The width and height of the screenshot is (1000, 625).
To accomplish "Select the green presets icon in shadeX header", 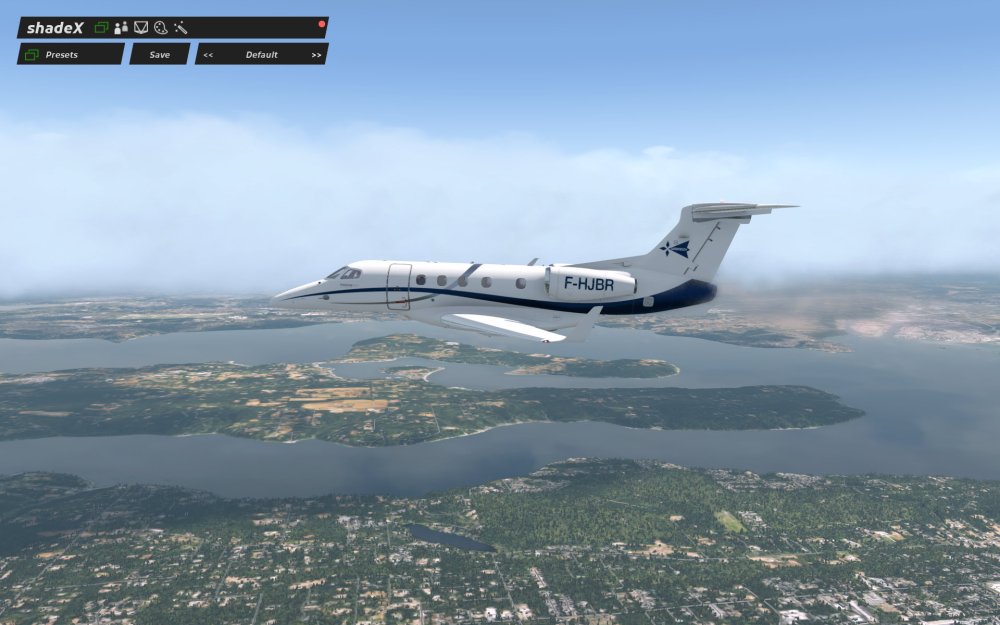I will [101, 27].
